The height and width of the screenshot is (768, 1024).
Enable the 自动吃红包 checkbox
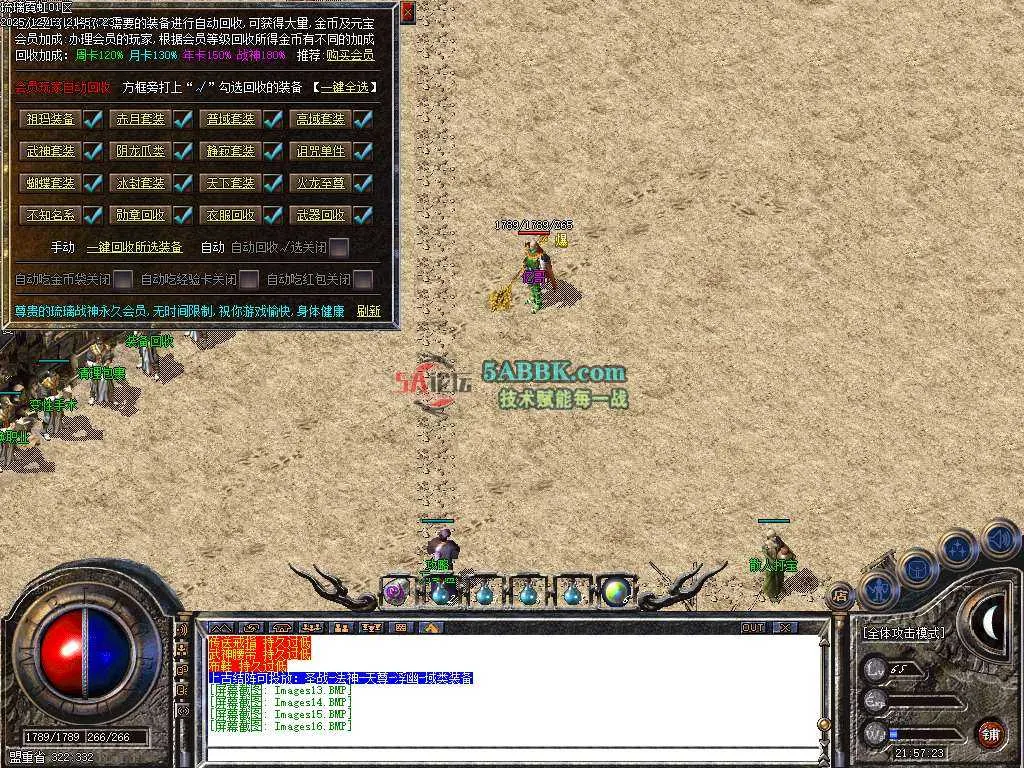[x=363, y=279]
